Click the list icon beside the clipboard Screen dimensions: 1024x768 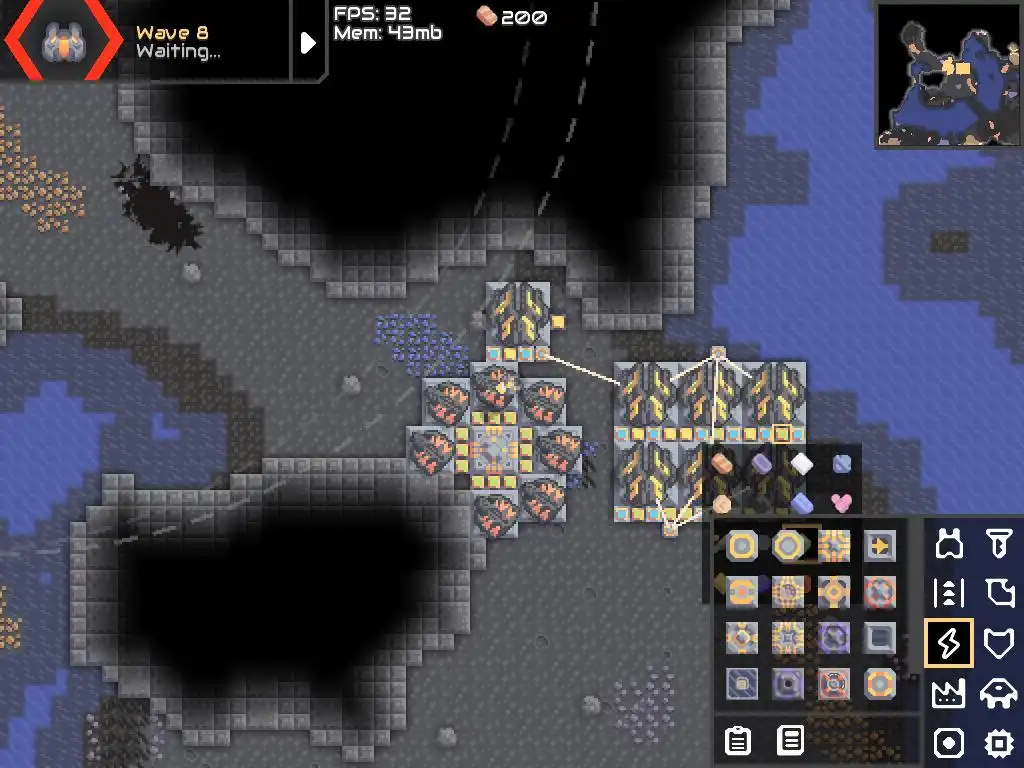[x=790, y=741]
